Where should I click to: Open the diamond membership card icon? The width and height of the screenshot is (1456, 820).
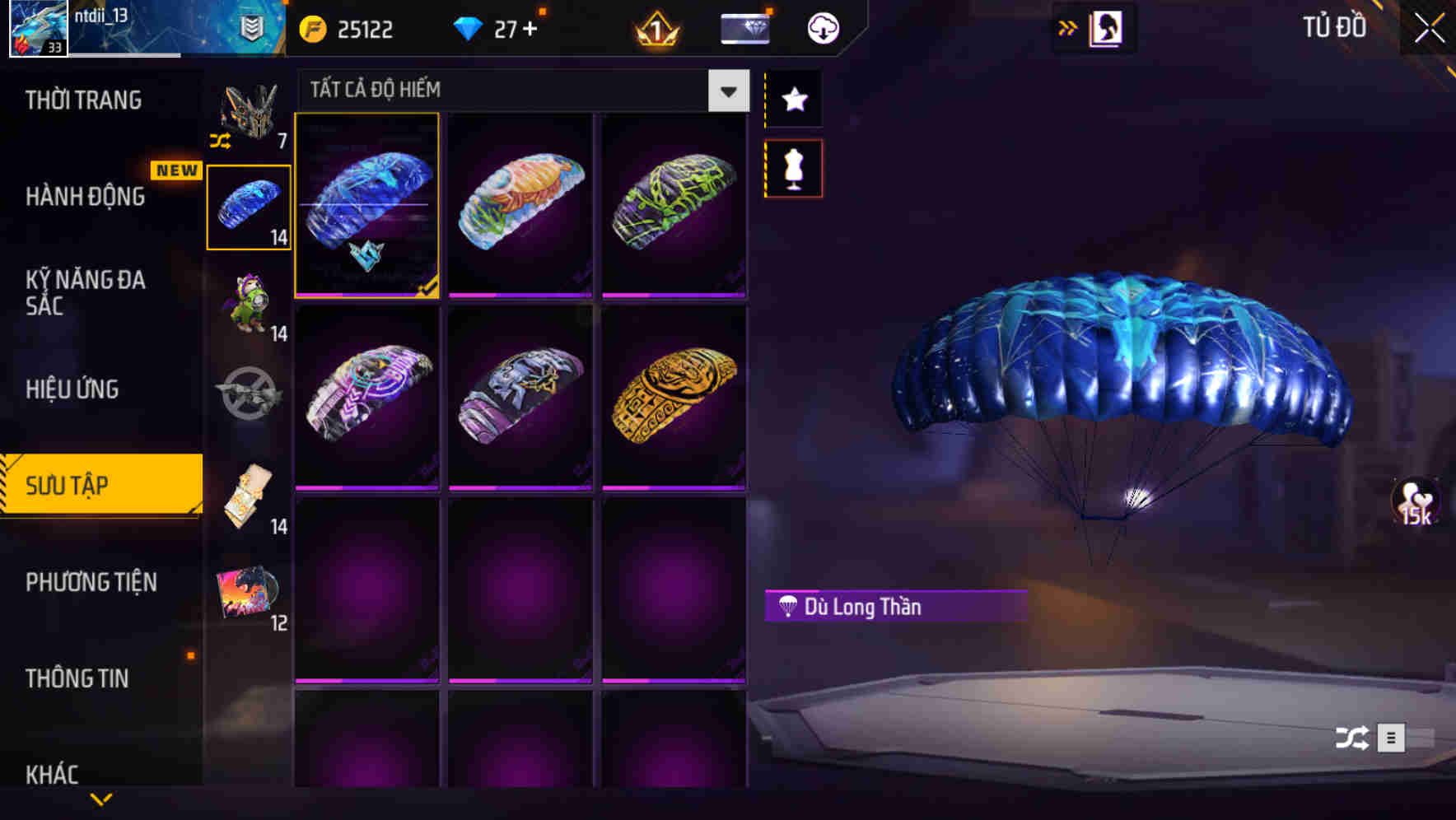click(744, 27)
